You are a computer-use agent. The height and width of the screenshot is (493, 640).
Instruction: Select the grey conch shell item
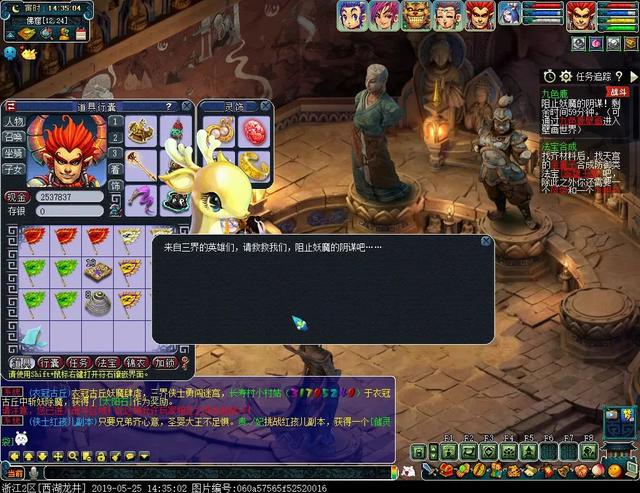pyautogui.click(x=97, y=301)
